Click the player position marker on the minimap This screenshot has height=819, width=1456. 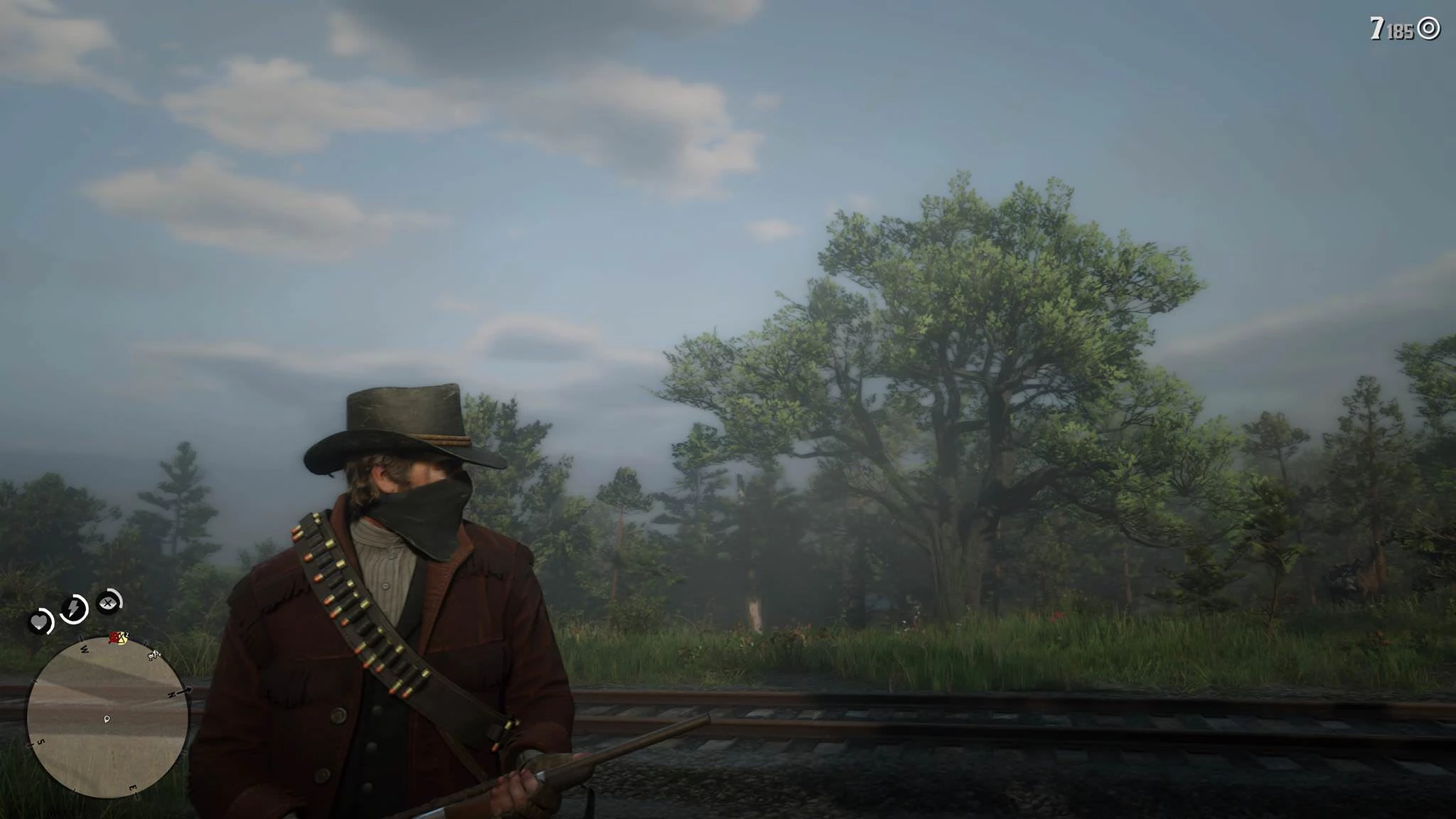(x=107, y=719)
